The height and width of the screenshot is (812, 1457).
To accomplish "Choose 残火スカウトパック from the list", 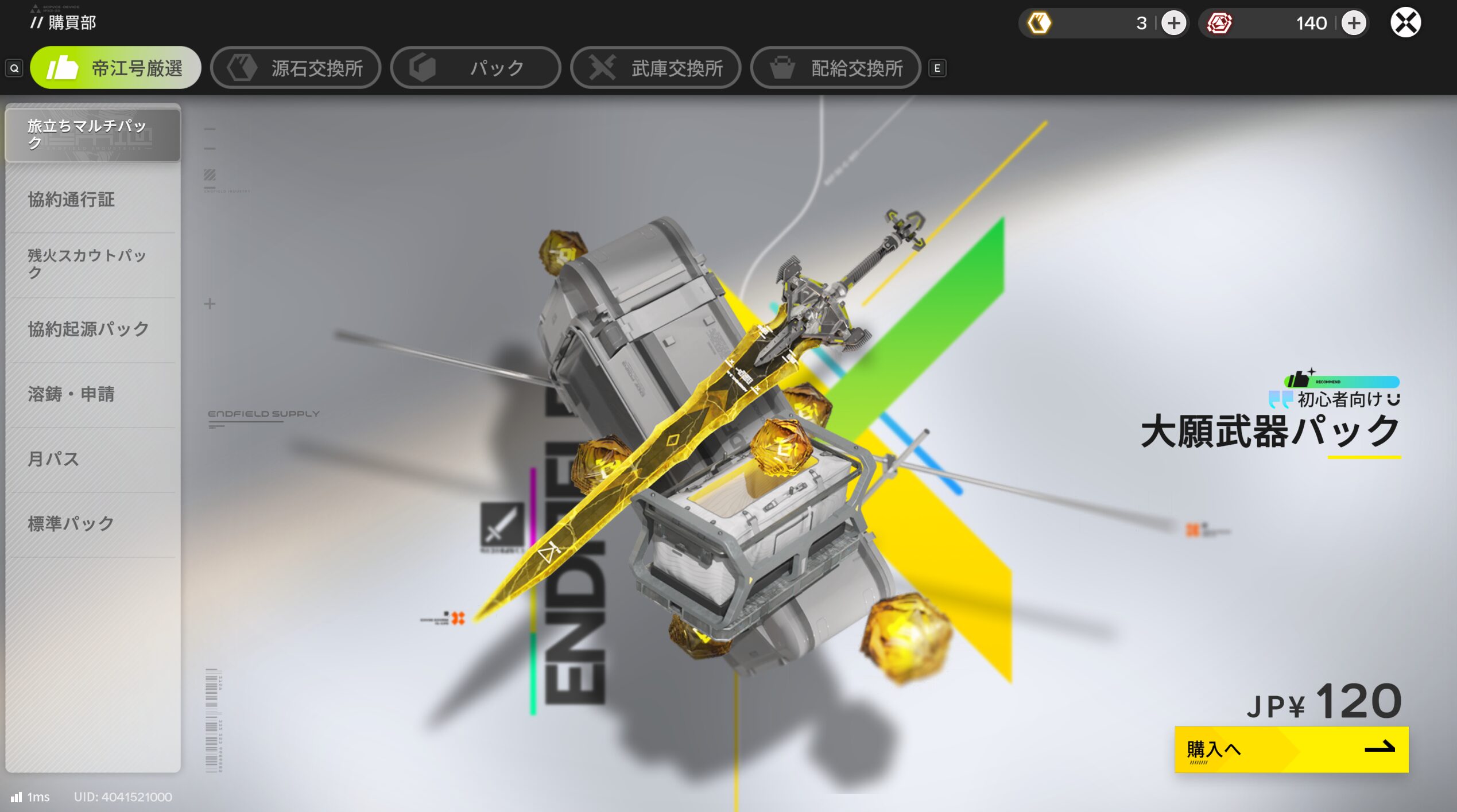I will coord(92,264).
